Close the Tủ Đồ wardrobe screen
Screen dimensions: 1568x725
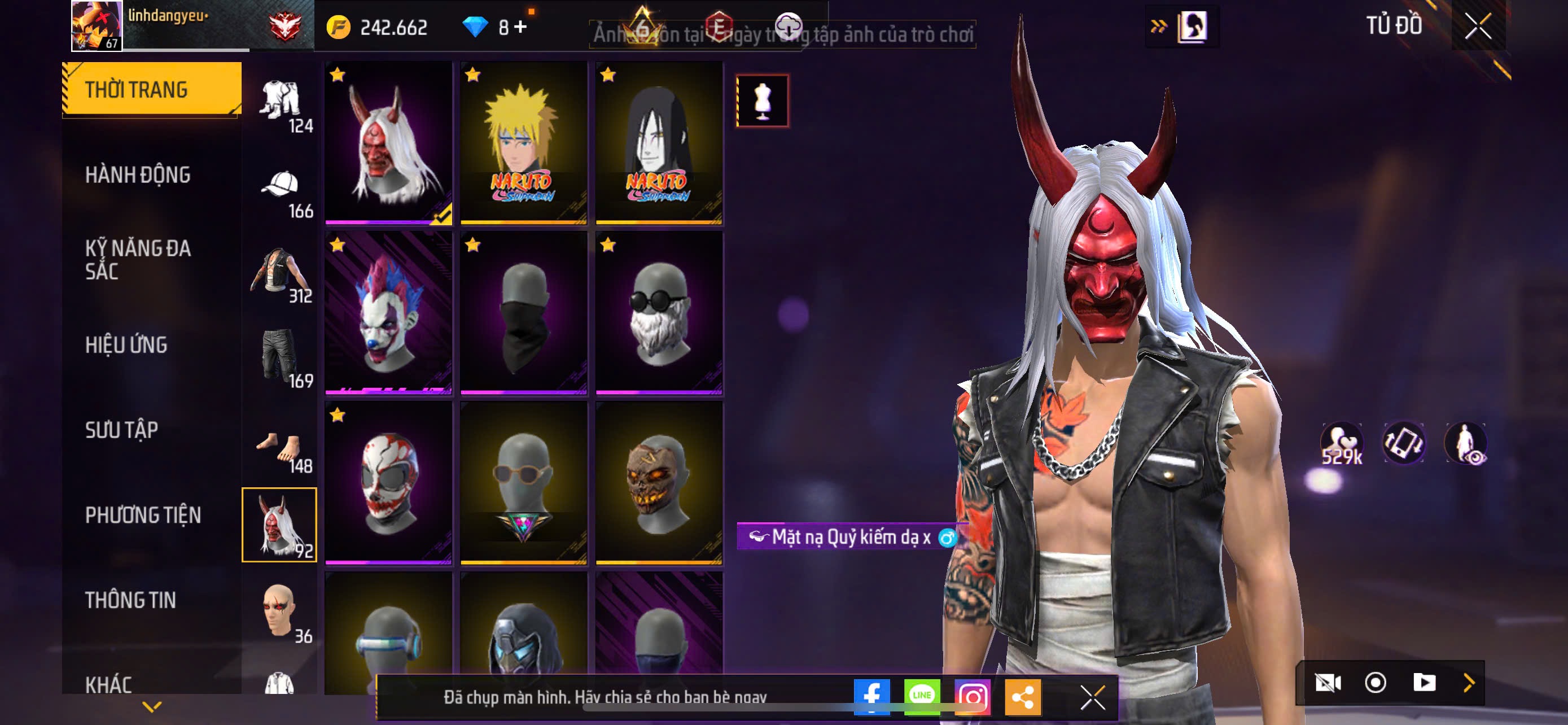point(1477,27)
